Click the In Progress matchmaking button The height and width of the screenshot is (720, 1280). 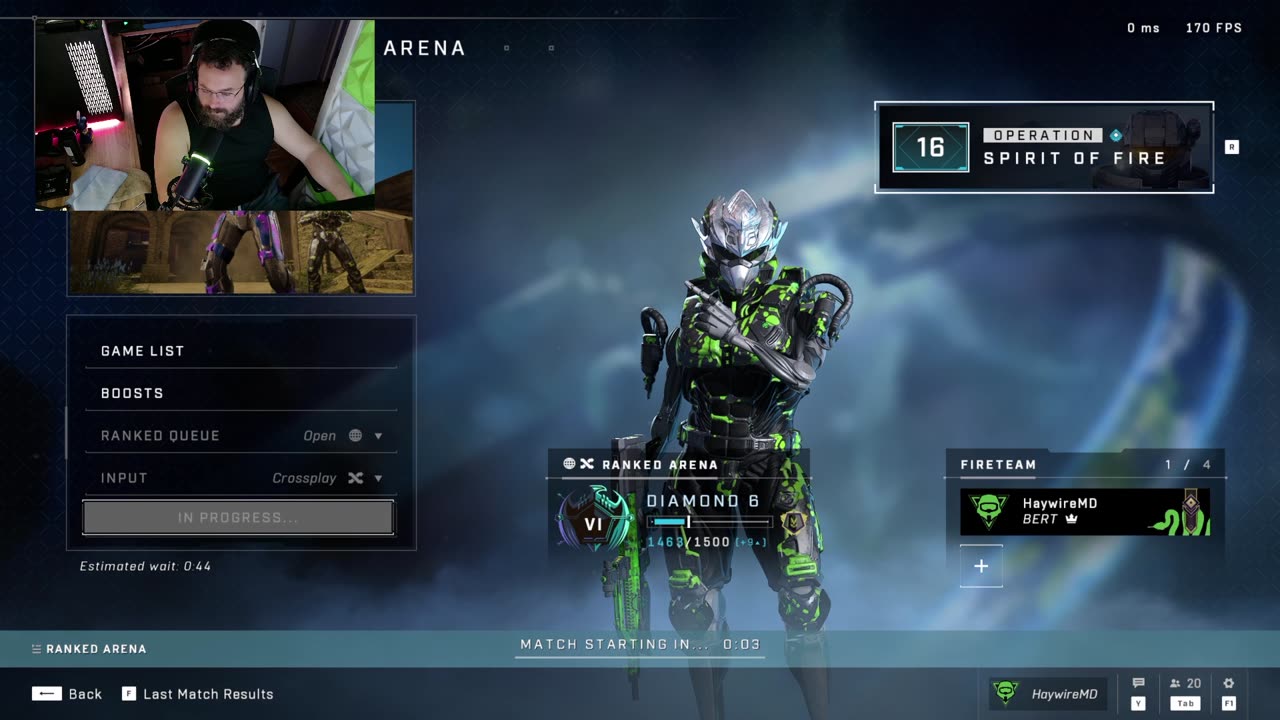238,518
